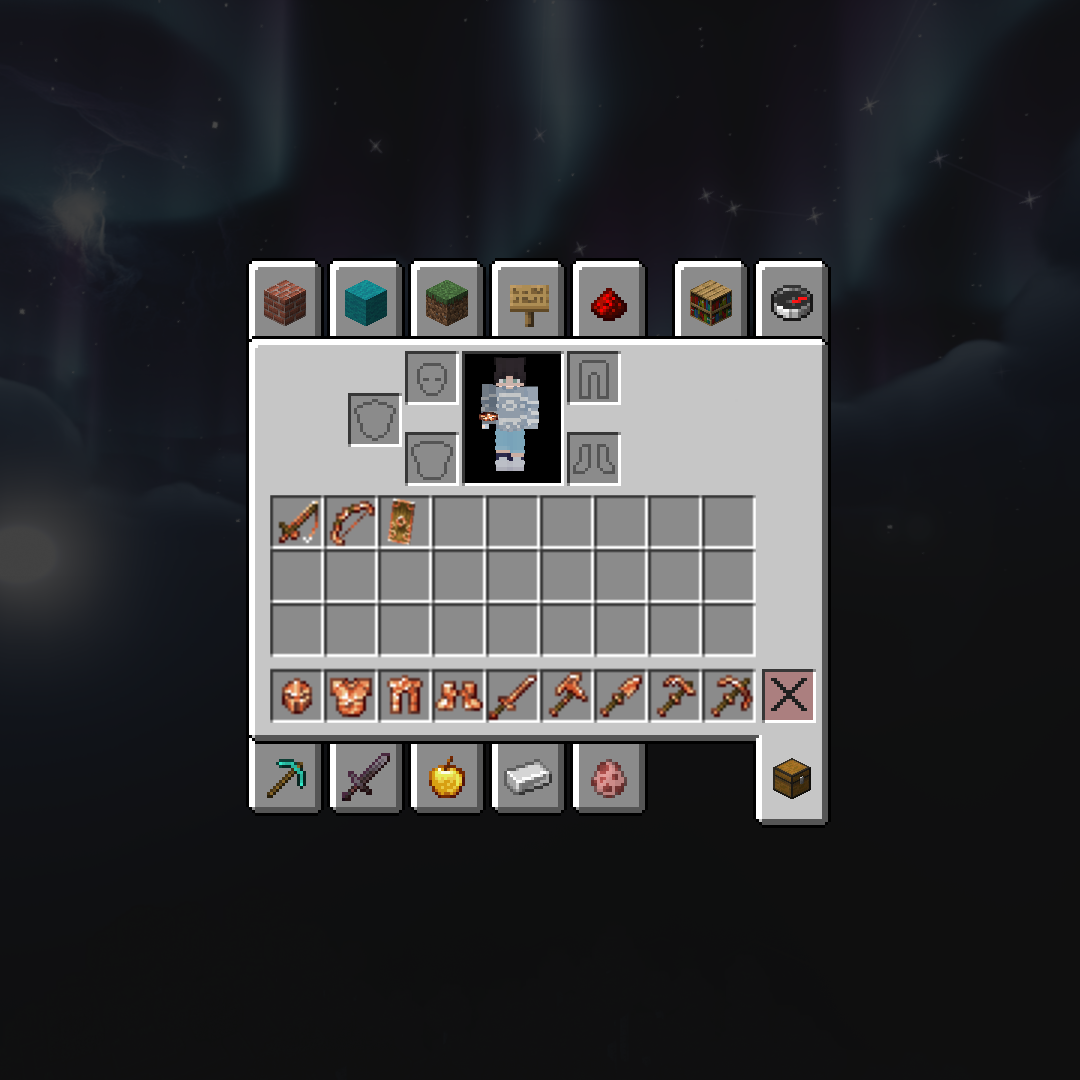Grab the copper sword in the hotbar

pos(513,696)
